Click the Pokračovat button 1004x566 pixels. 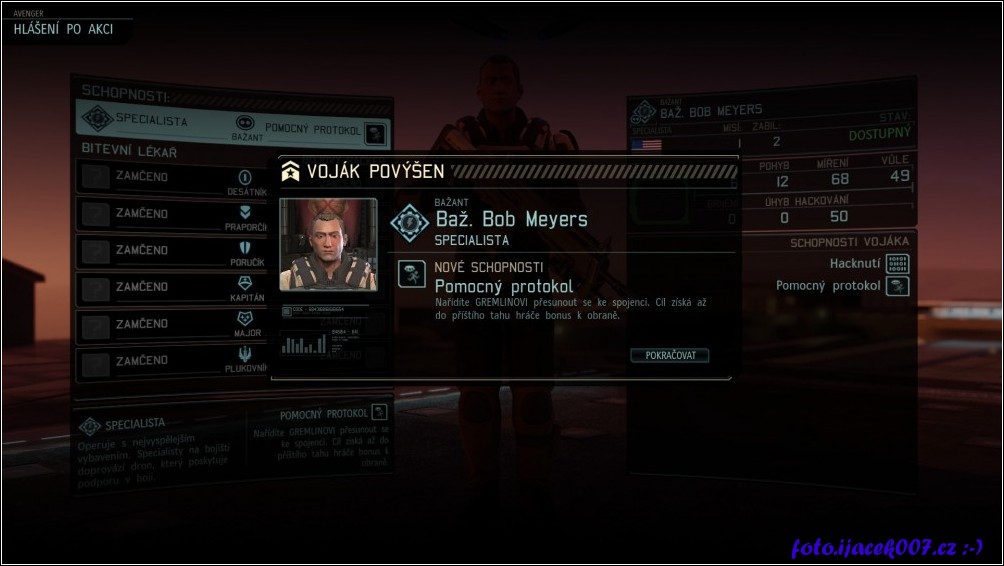tap(670, 355)
